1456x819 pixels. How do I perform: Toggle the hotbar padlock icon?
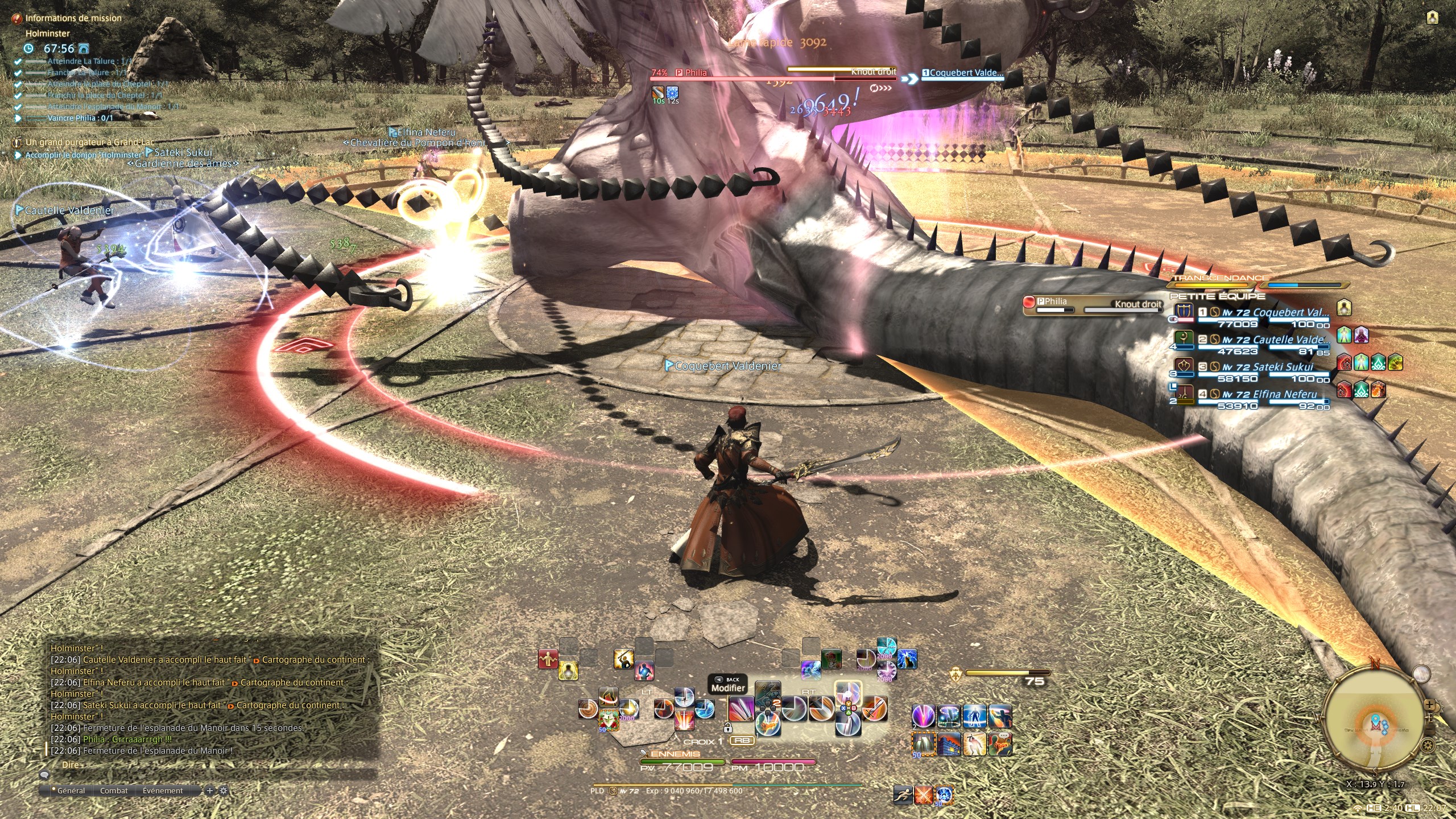pyautogui.click(x=727, y=727)
